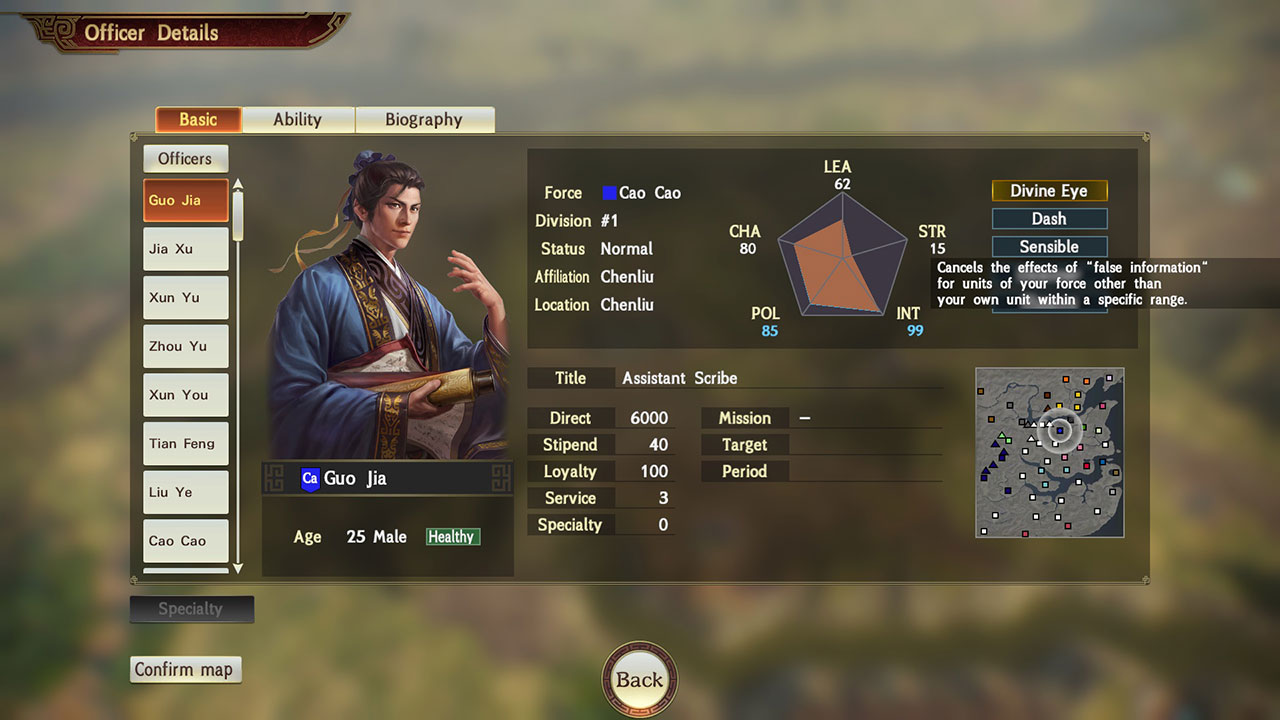Click the Dash trait label
Image resolution: width=1280 pixels, height=720 pixels.
(1049, 219)
